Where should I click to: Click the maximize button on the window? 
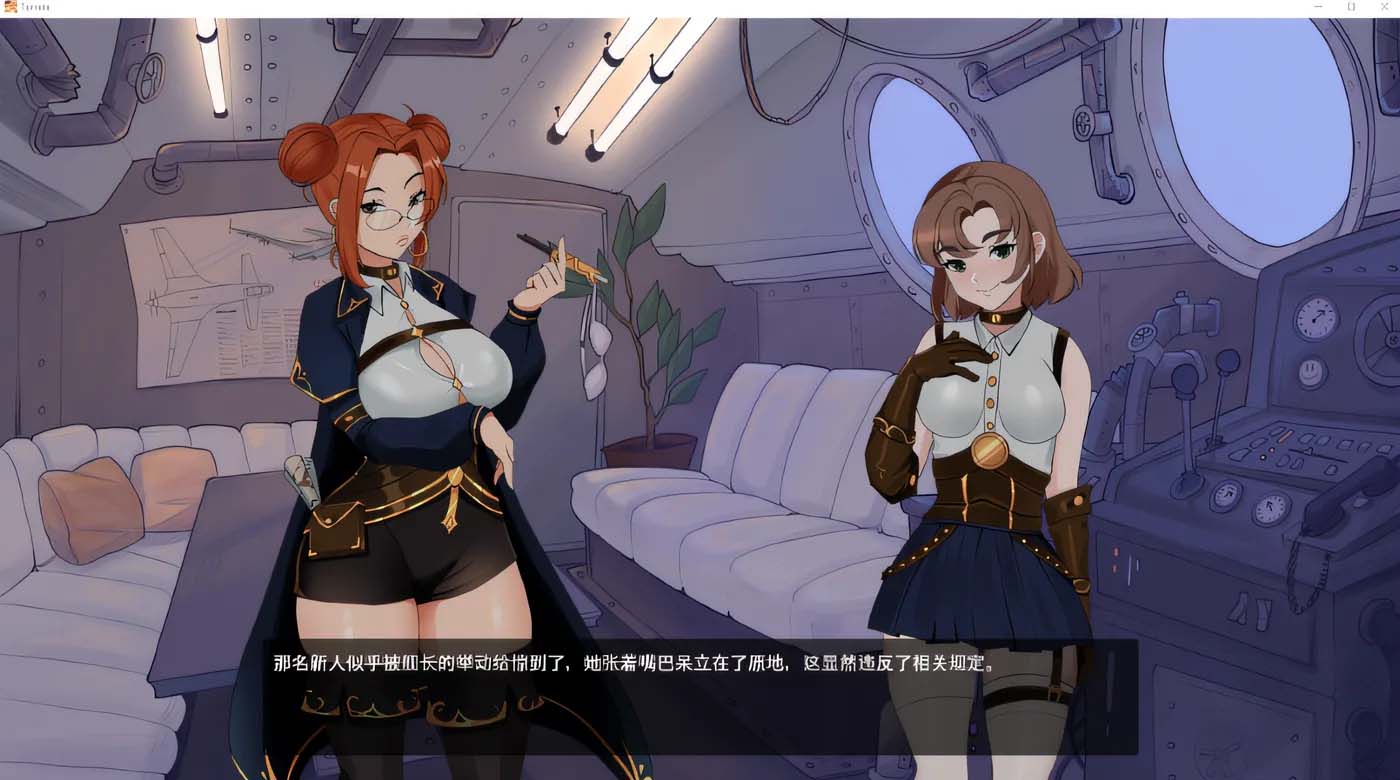[1351, 7]
